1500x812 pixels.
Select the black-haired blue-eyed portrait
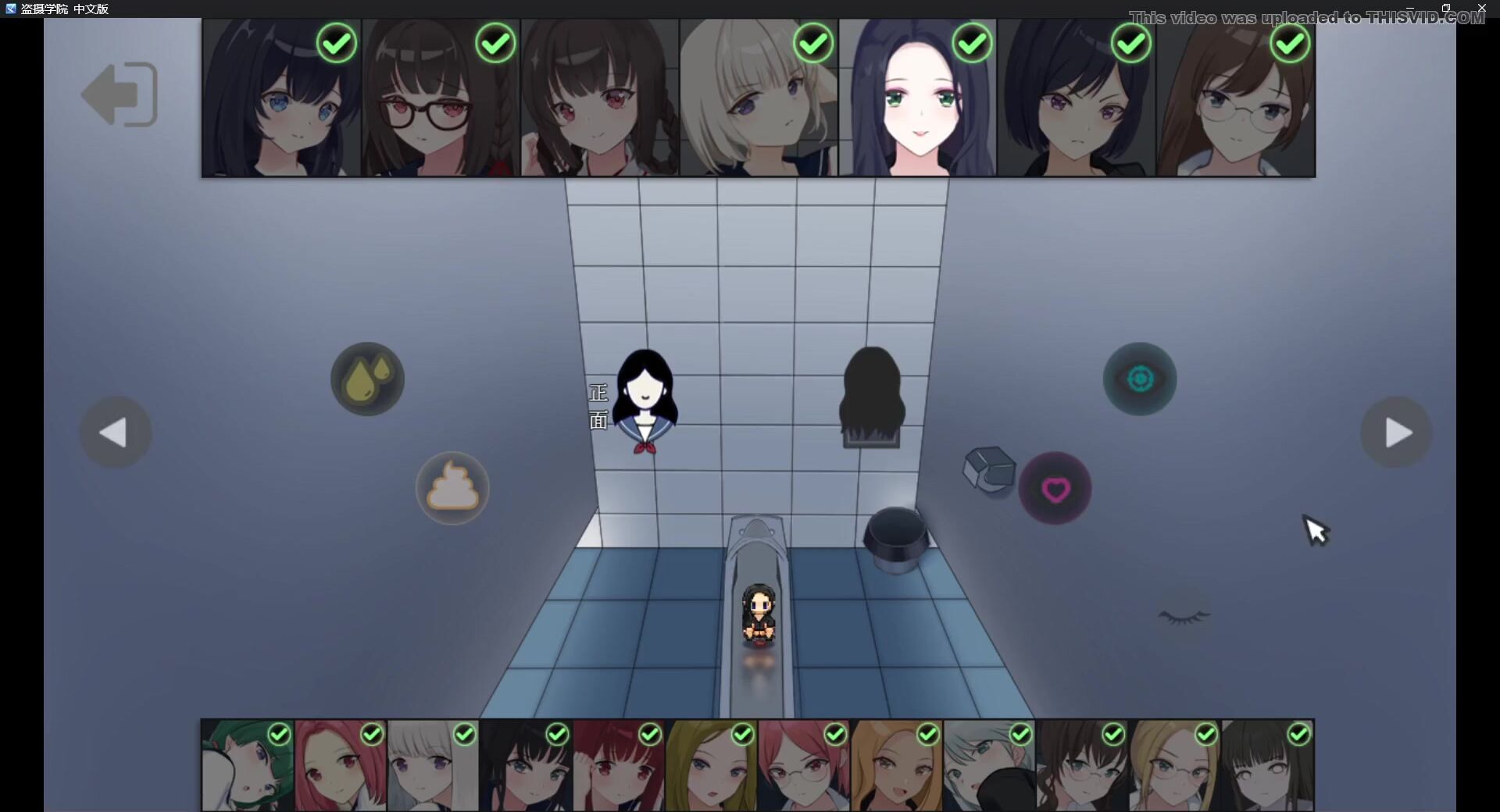pos(281,98)
